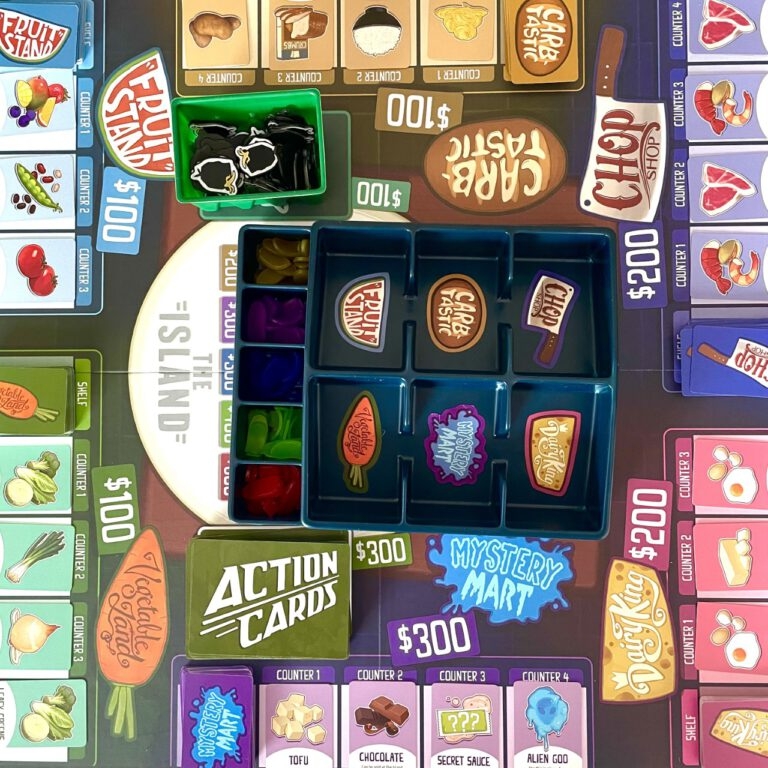Grab the Mystery Mart token in tray
Image resolution: width=768 pixels, height=768 pixels.
point(455,444)
